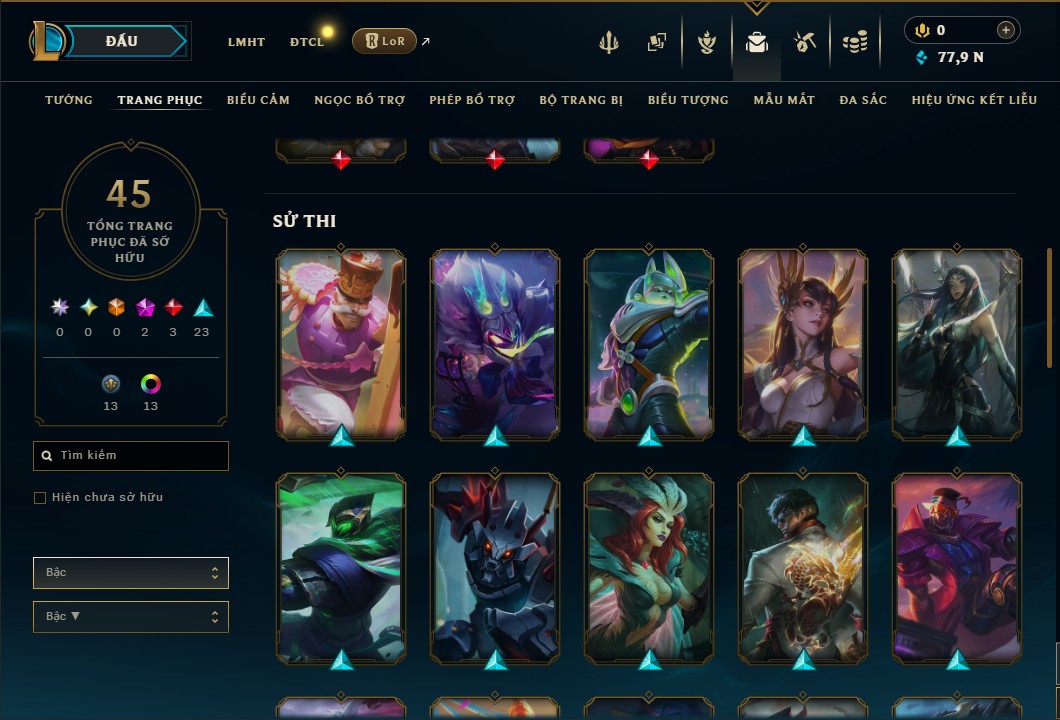Open the HIỆU ỨNG KẾT LIỄU tab

972,100
